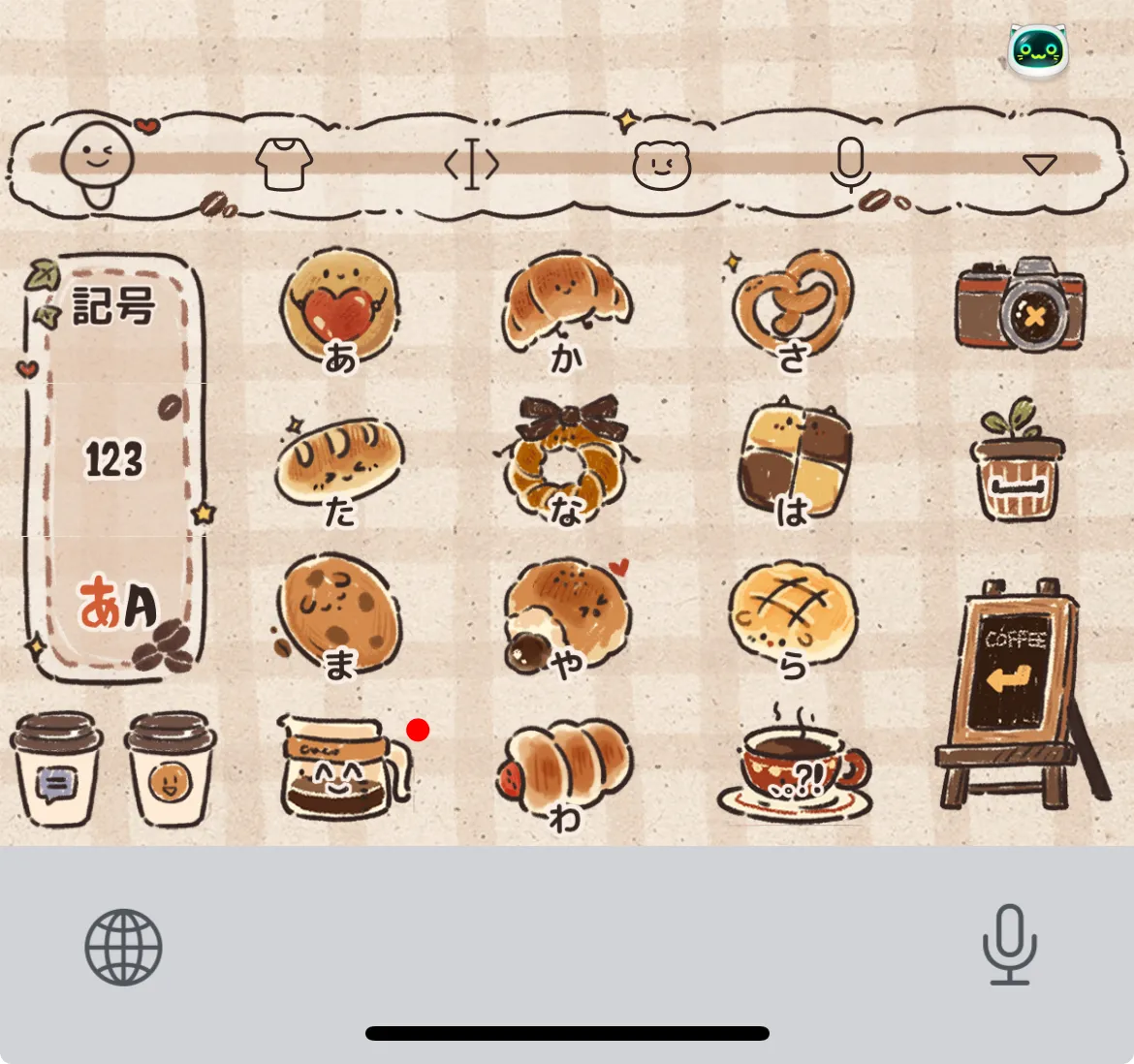Viewport: 1134px width, 1064px height.
Task: Select the か croissant key
Action: pos(566,312)
